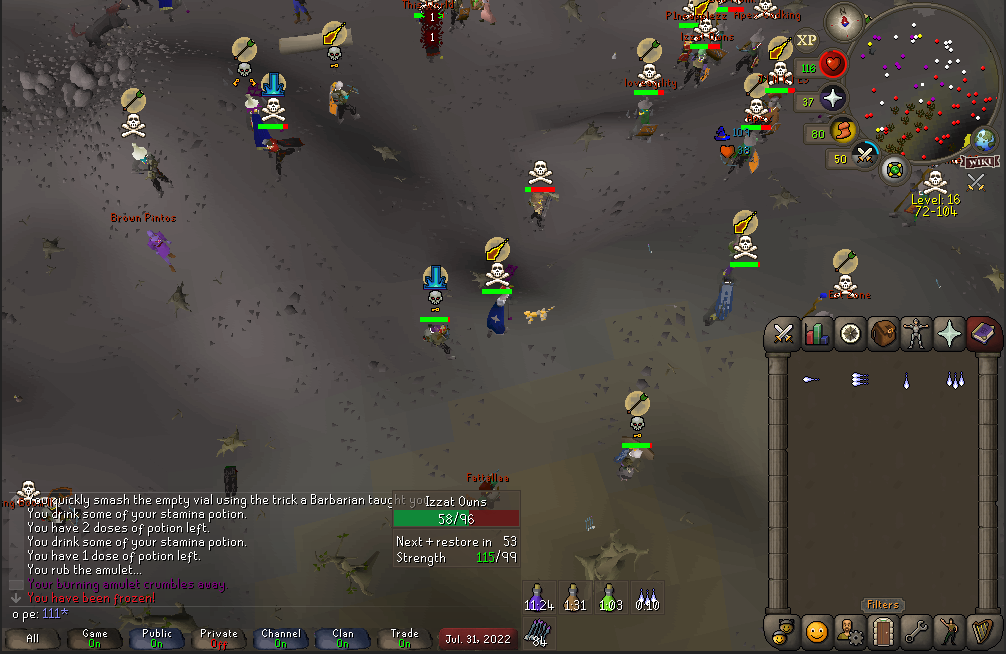Select the Magic spellbook tab

point(982,334)
